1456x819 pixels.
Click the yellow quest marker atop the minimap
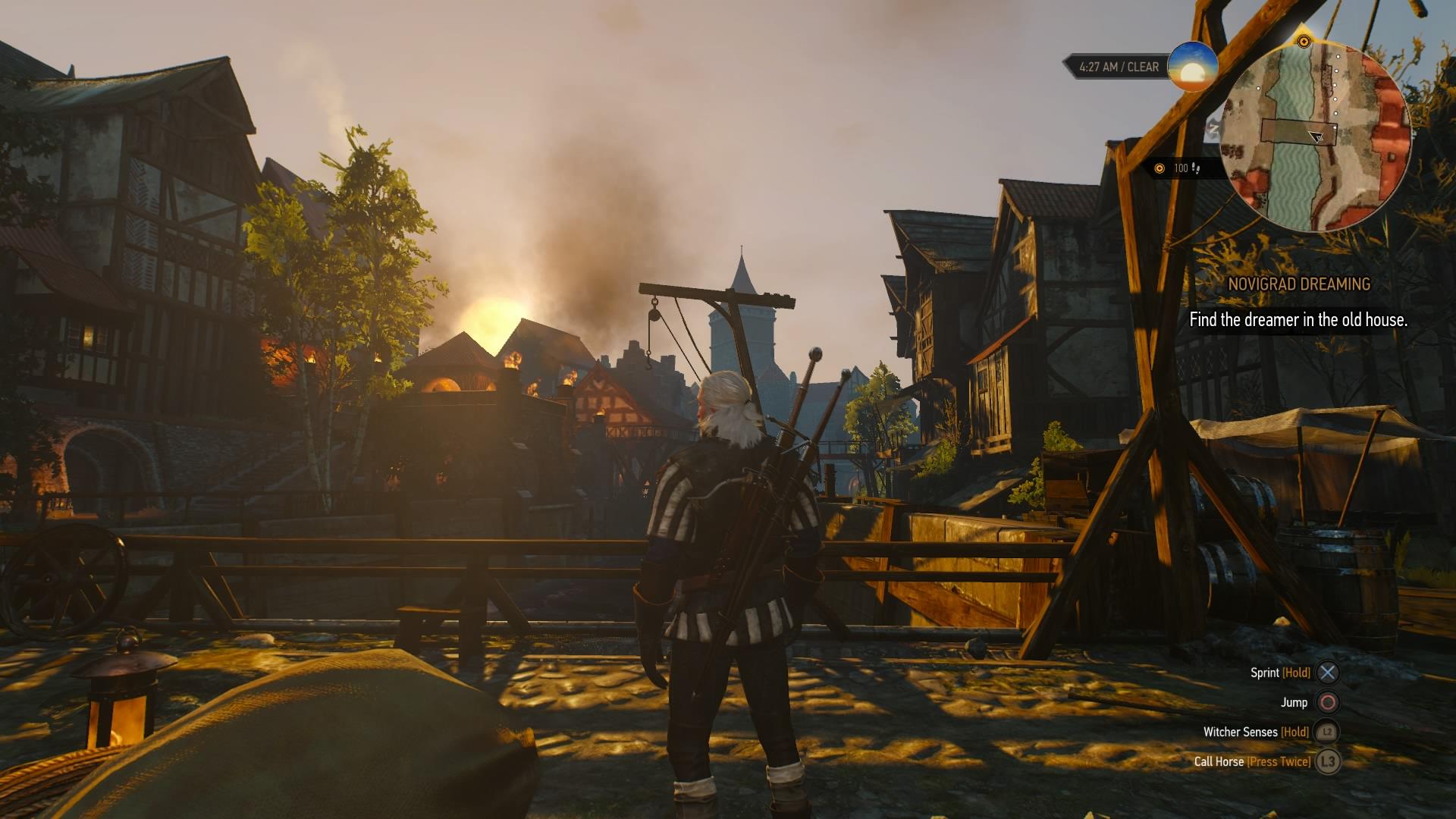pos(1304,42)
